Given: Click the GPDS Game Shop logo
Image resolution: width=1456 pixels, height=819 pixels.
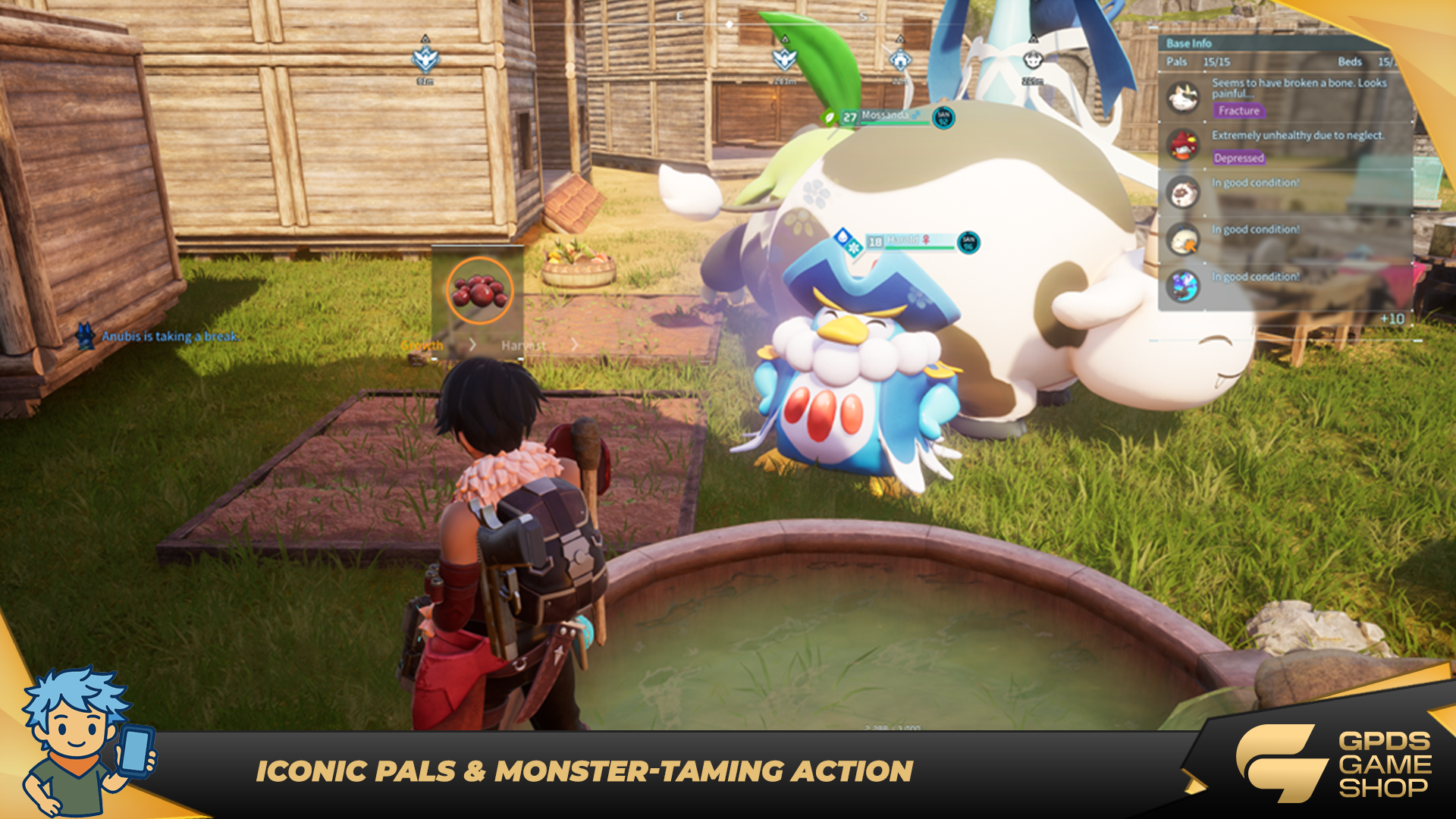Looking at the screenshot, I should click(x=1335, y=764).
